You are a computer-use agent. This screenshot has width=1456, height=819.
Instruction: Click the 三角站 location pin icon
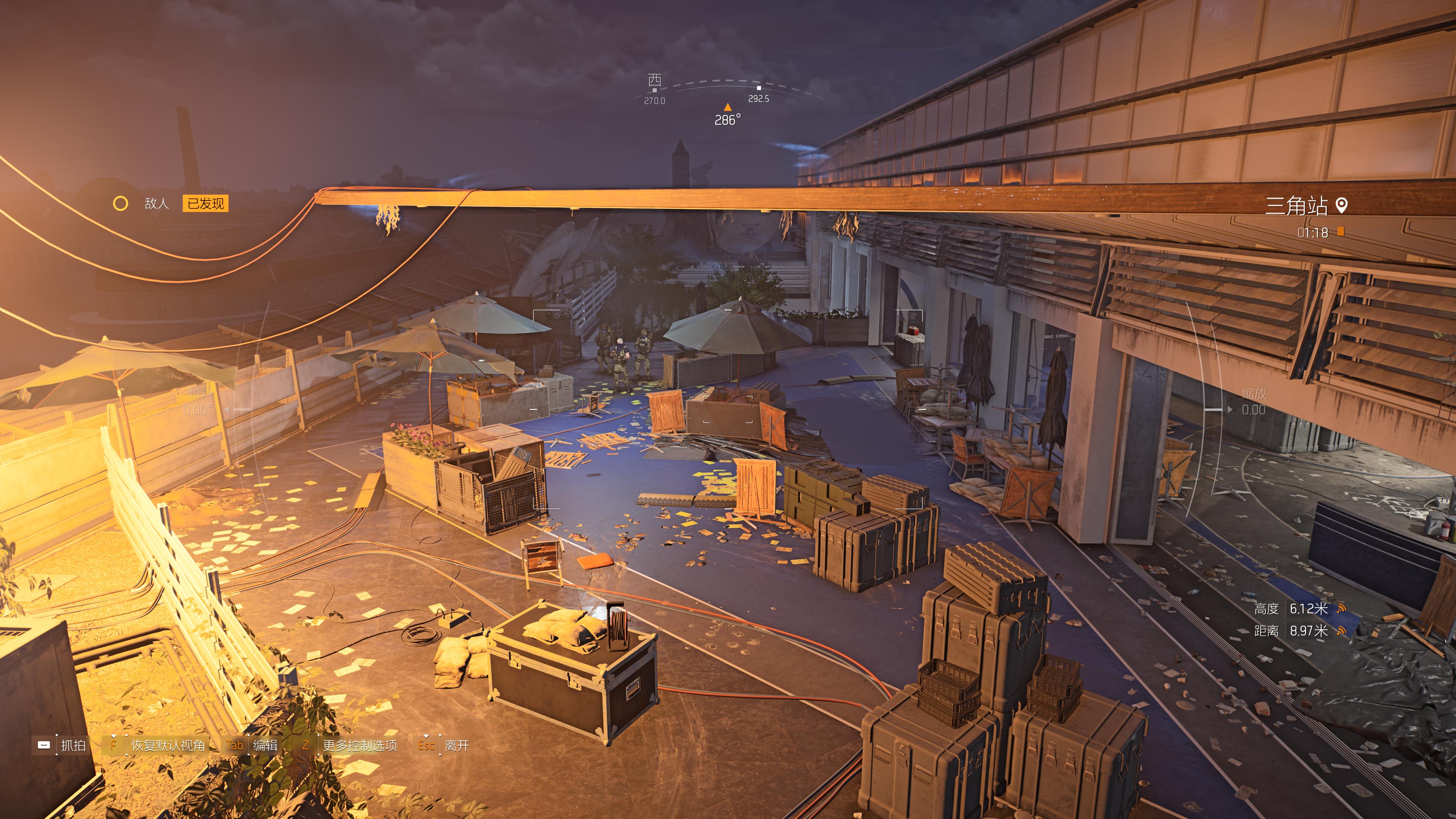point(1341,206)
